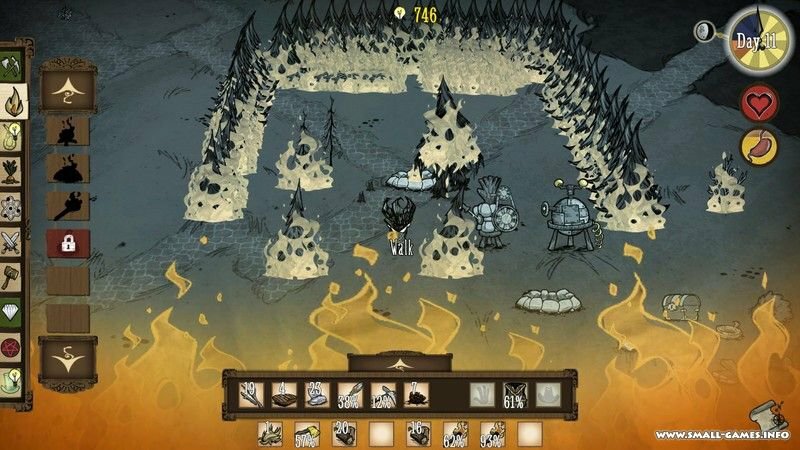This screenshot has height=450, width=800.
Task: Select the campfire recipe in crafting list
Action: pos(68,131)
